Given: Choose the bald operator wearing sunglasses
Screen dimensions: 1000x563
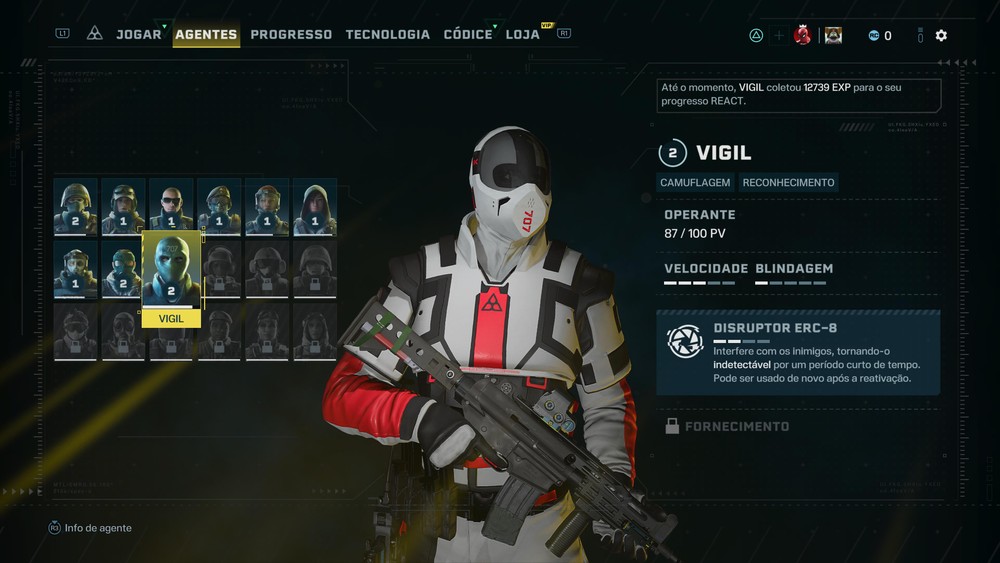Looking at the screenshot, I should [171, 207].
